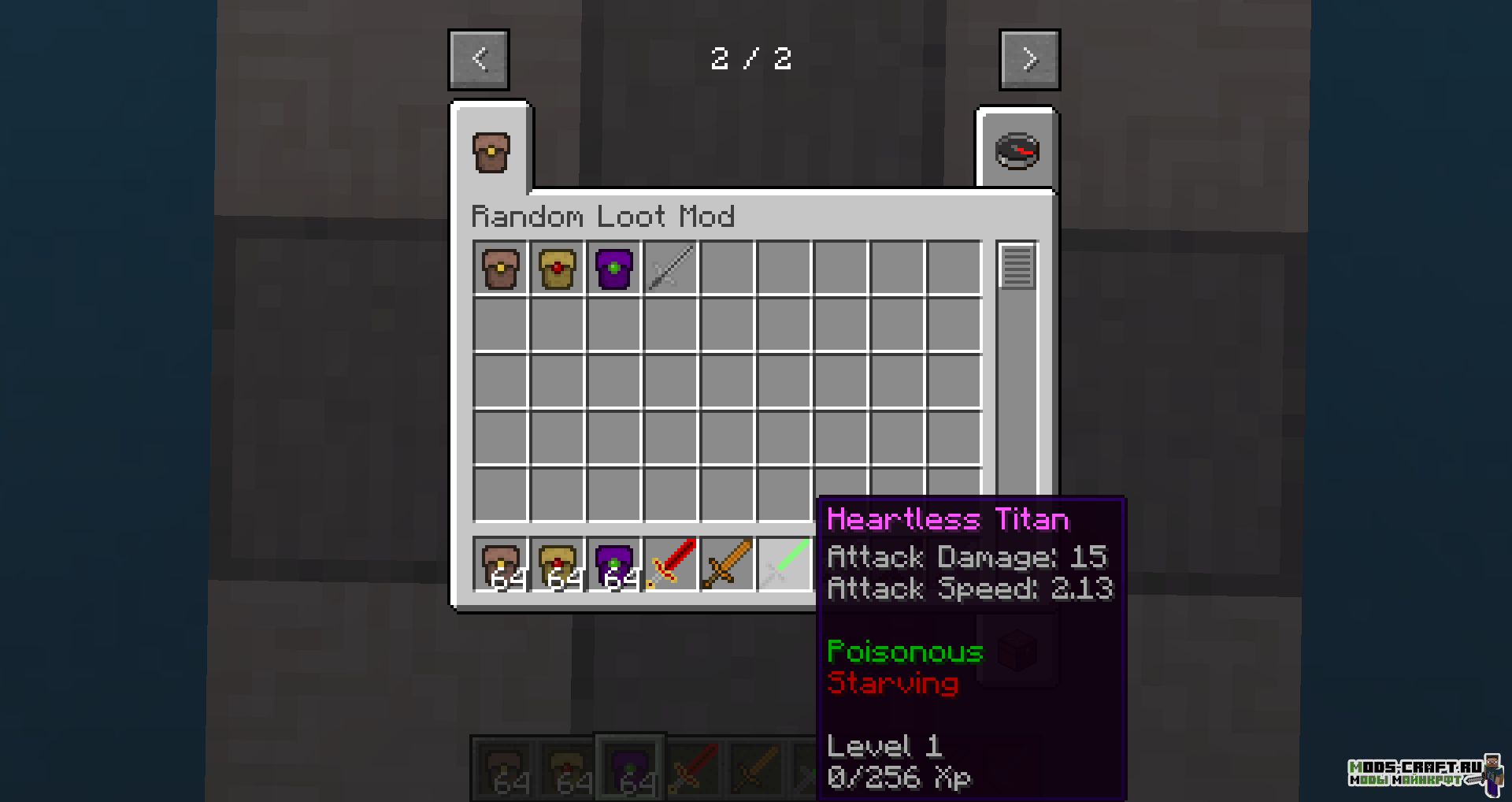The height and width of the screenshot is (802, 1512).
Task: Click the creative inventory scrollbar handle
Action: tap(1017, 267)
